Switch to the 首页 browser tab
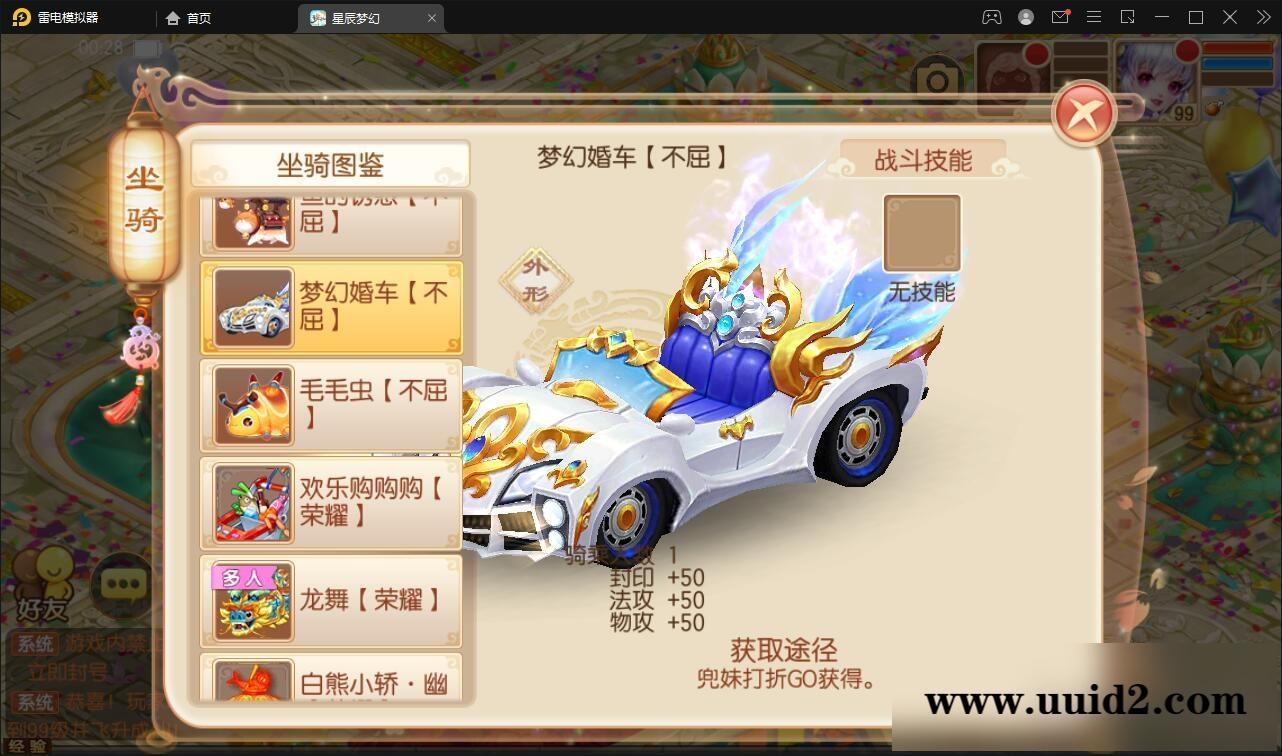This screenshot has width=1282, height=756. coord(190,17)
